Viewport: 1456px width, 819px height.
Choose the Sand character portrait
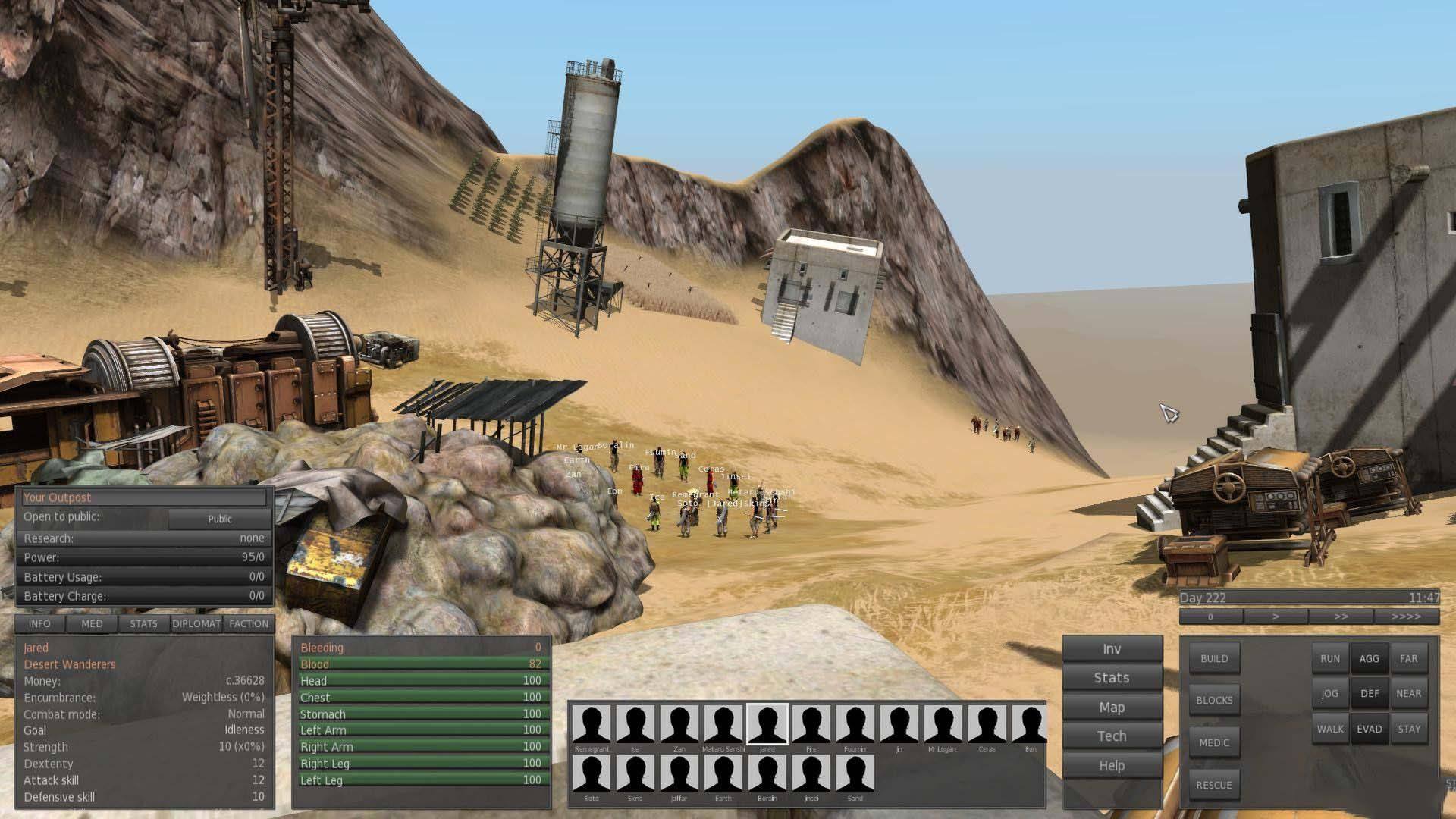click(855, 774)
